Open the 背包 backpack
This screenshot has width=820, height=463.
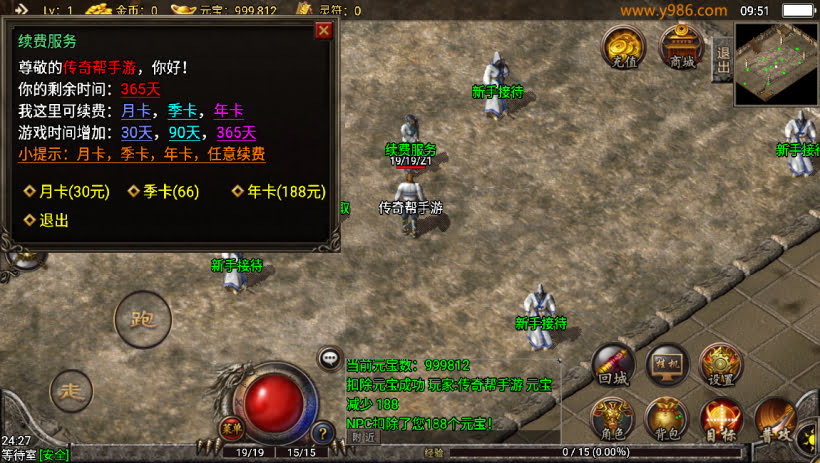(666, 419)
